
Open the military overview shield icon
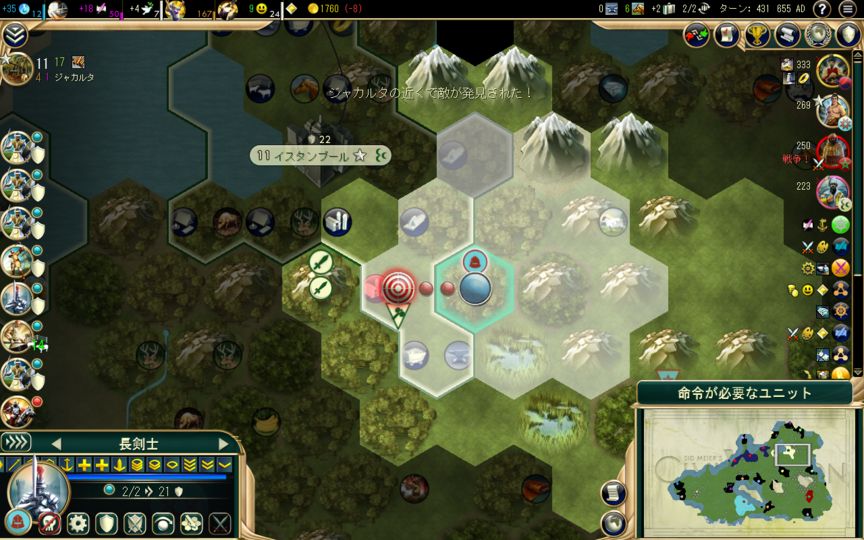[x=848, y=35]
